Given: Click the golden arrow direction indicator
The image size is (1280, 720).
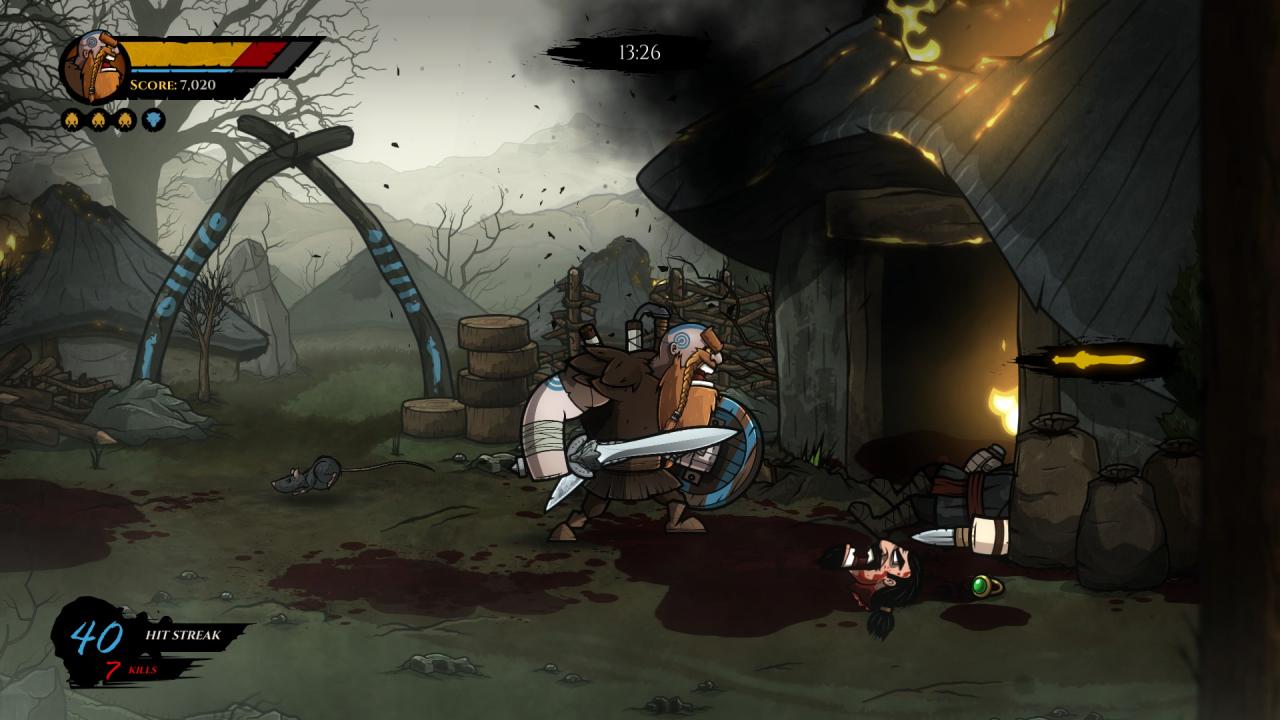Looking at the screenshot, I should click(x=1095, y=360).
